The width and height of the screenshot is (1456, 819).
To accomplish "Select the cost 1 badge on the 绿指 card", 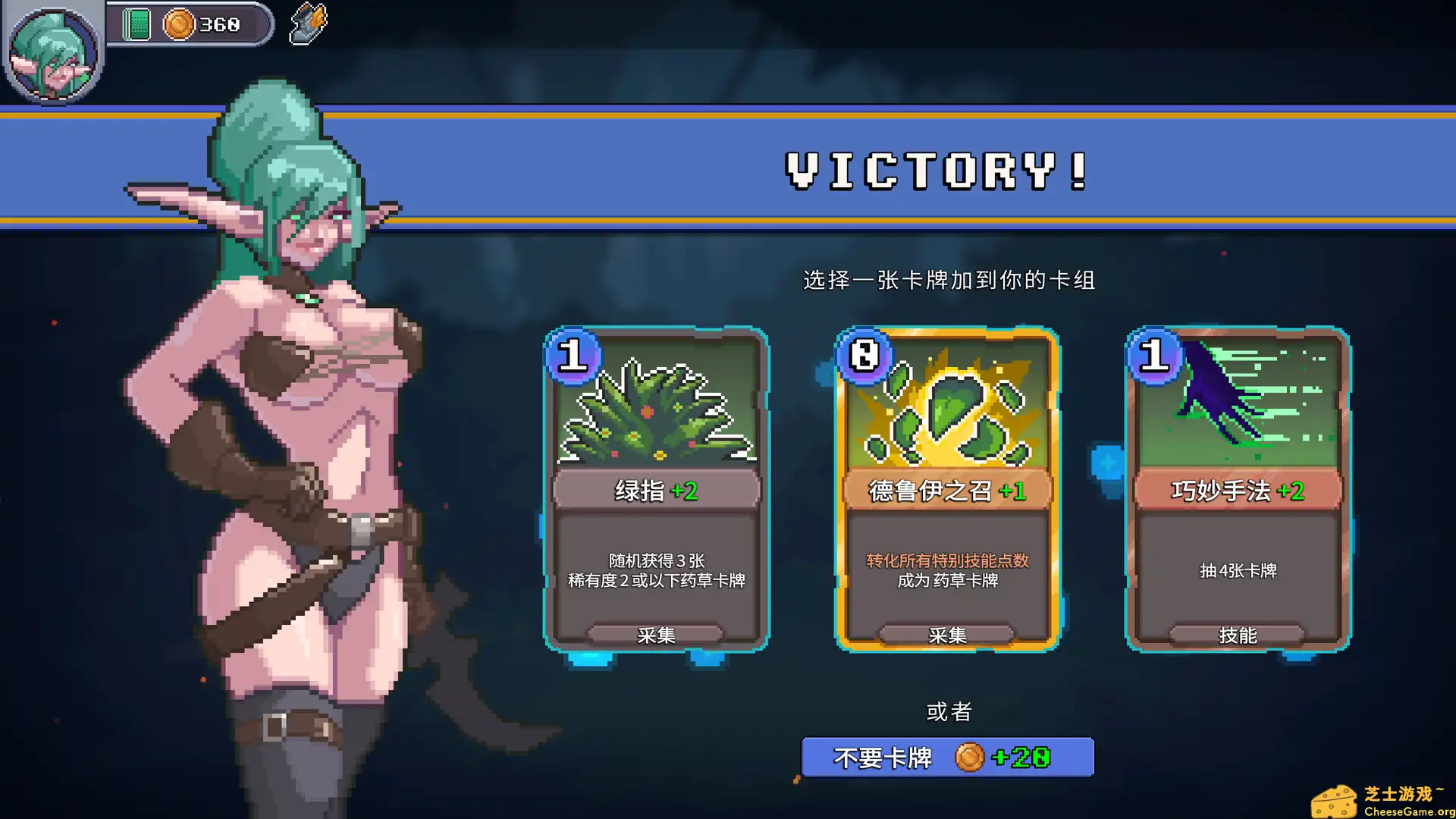I will [574, 358].
